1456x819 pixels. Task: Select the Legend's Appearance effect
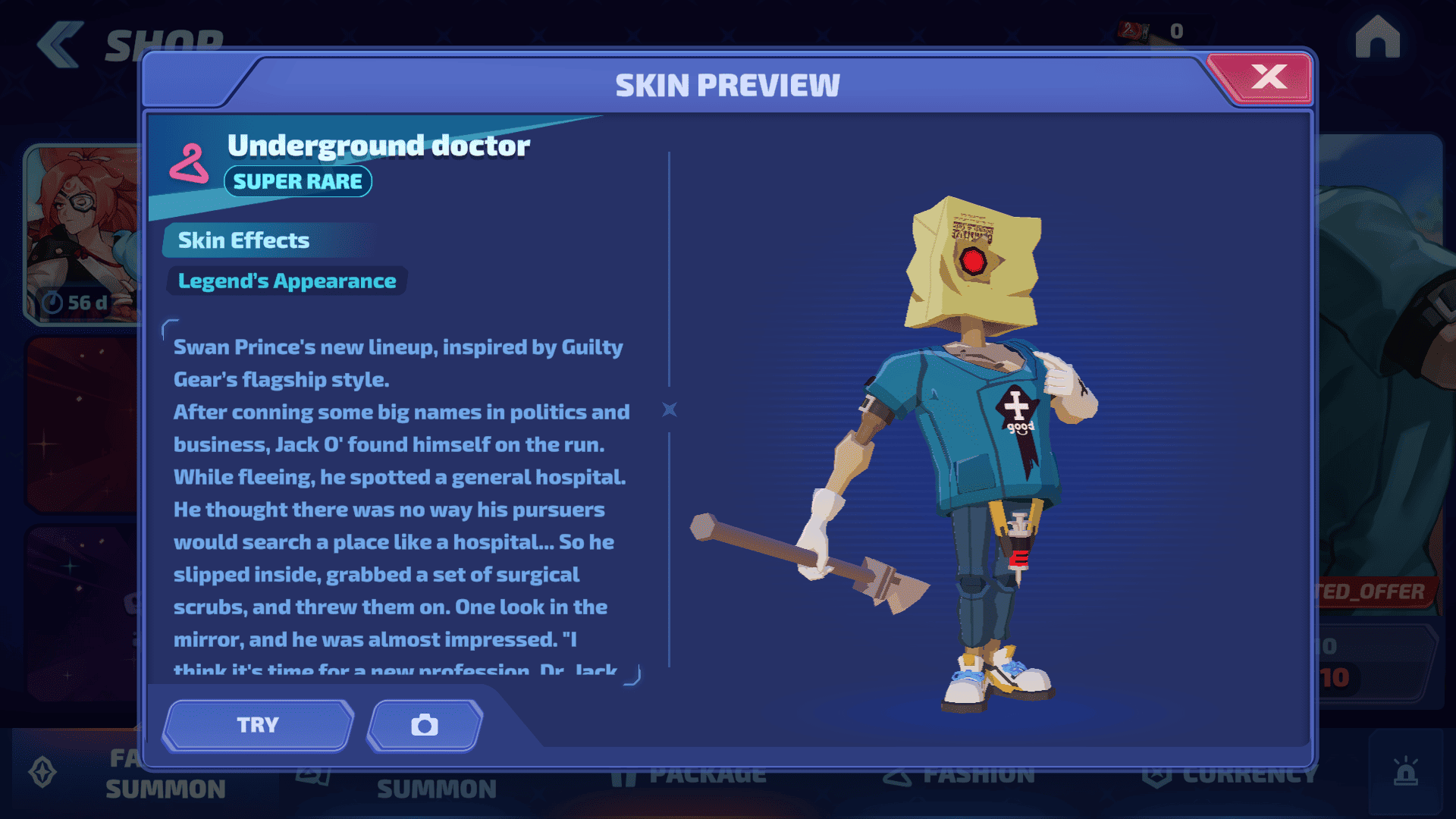coord(287,281)
